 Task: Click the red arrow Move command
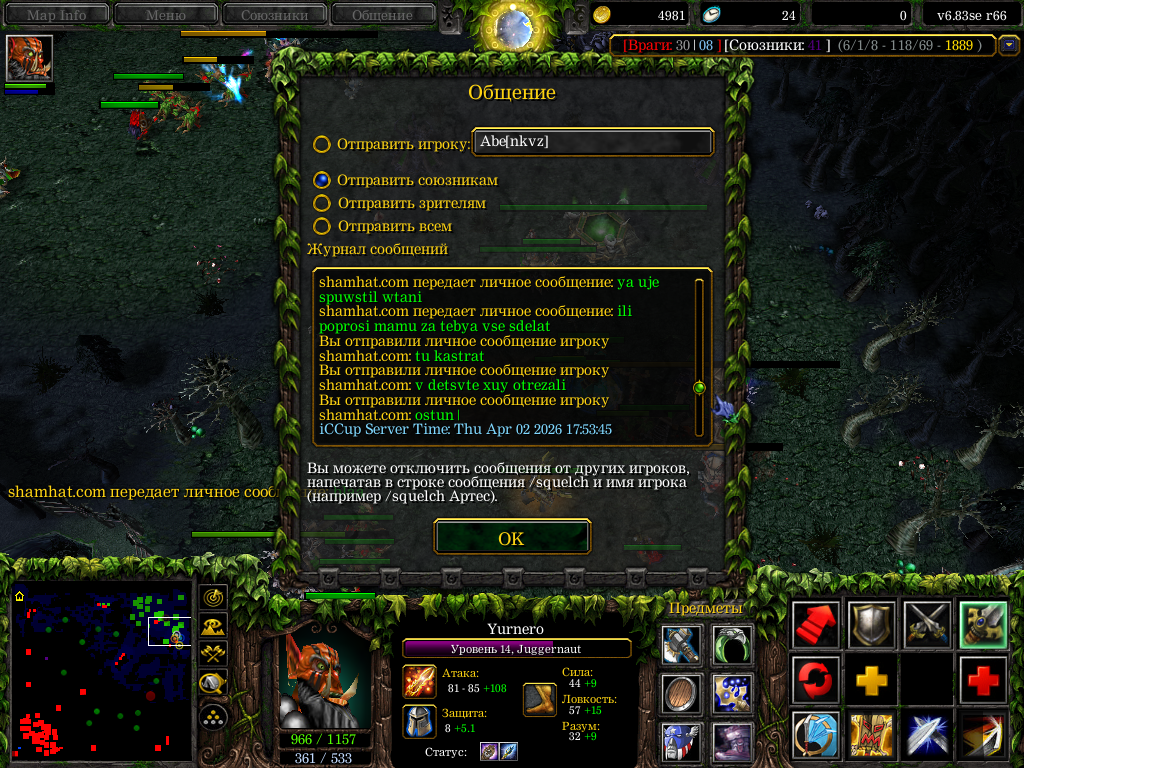tap(815, 626)
